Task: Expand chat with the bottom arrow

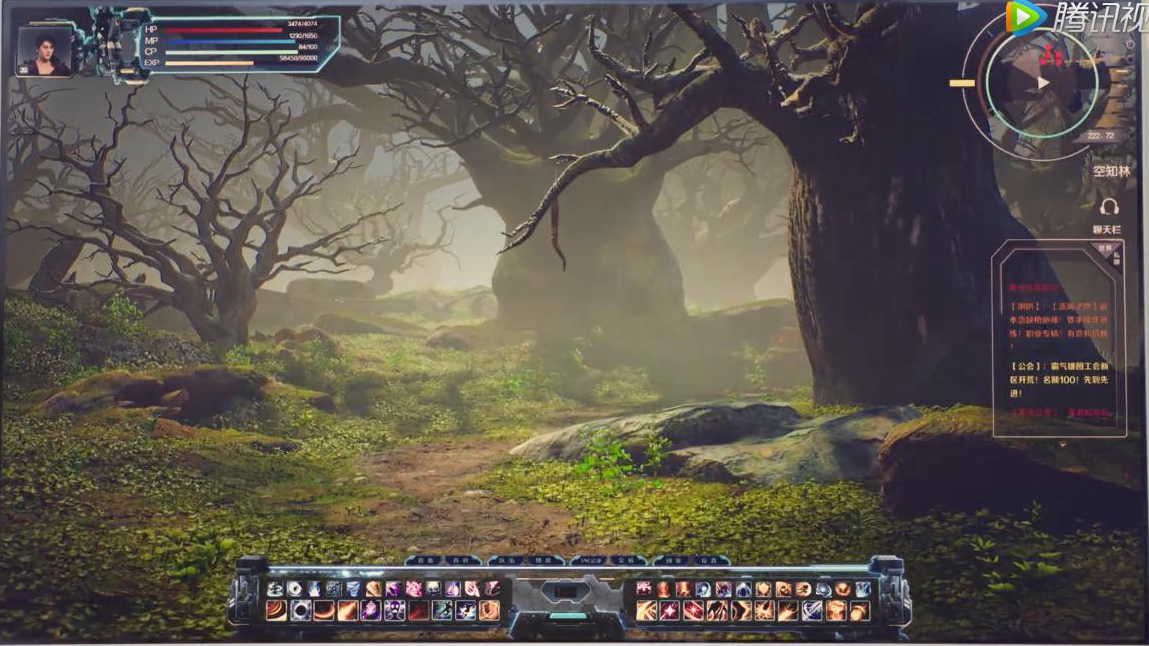Action: tap(1062, 443)
